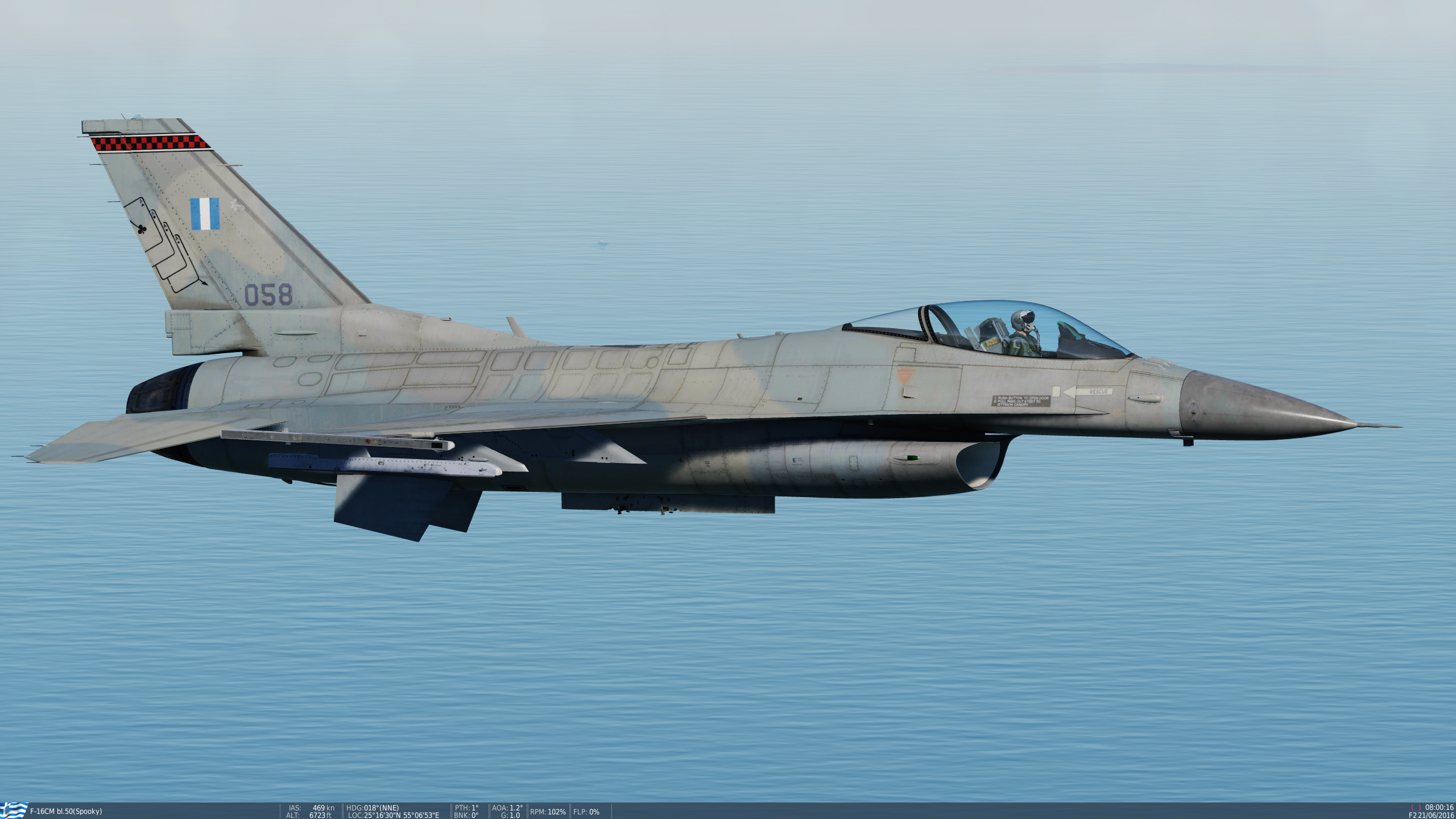
Task: Click the LOC coordinates readout
Action: tap(392, 815)
